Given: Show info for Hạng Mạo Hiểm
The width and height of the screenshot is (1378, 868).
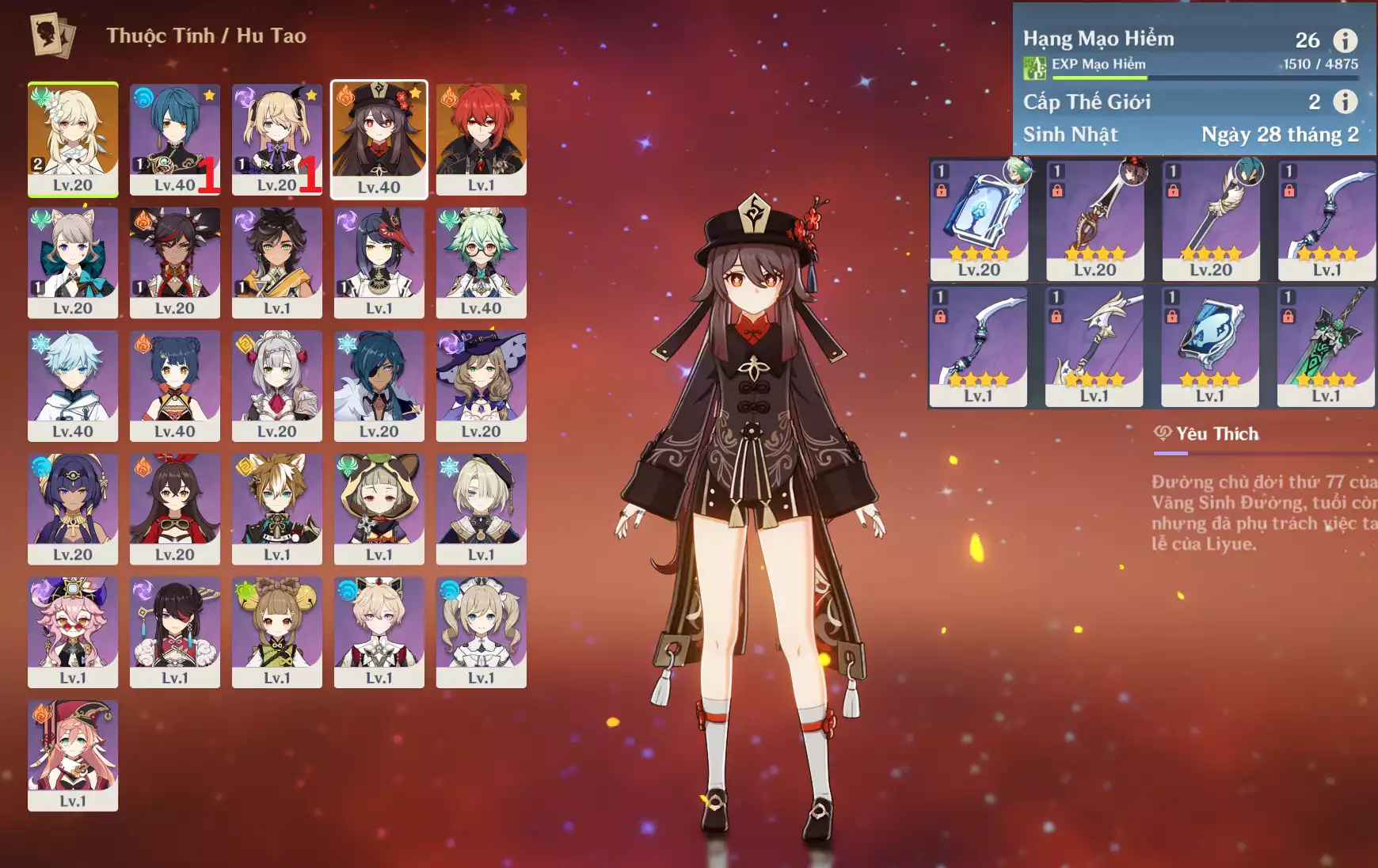Looking at the screenshot, I should point(1345,40).
